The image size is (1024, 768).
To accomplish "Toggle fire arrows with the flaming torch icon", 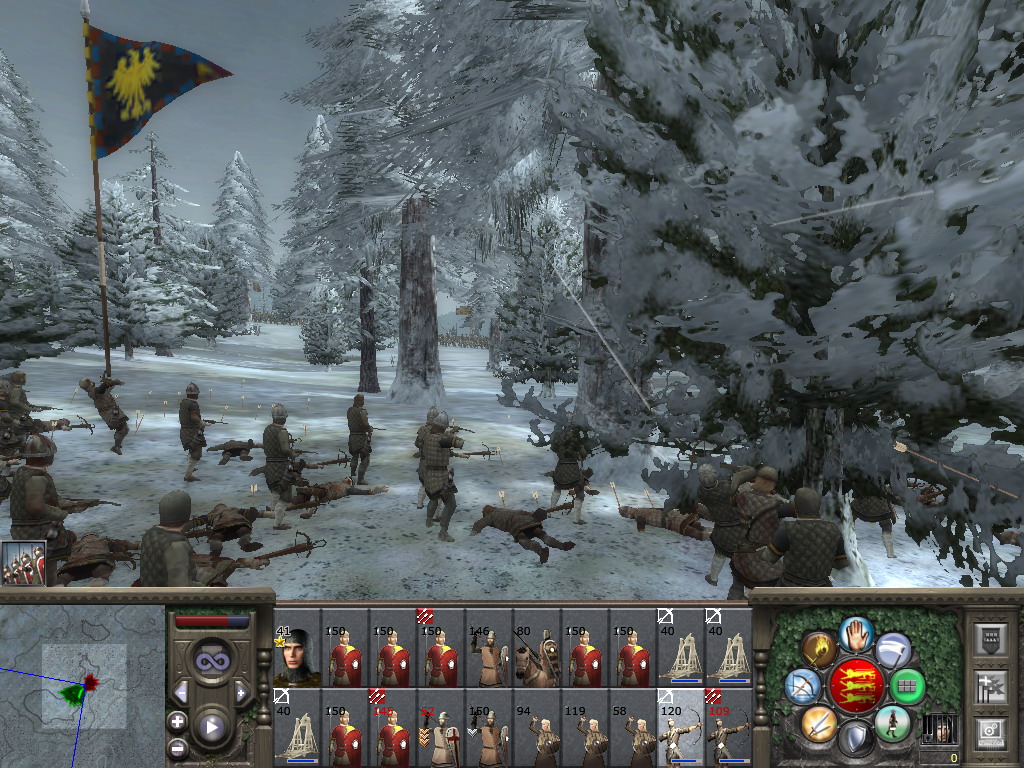I will (819, 649).
